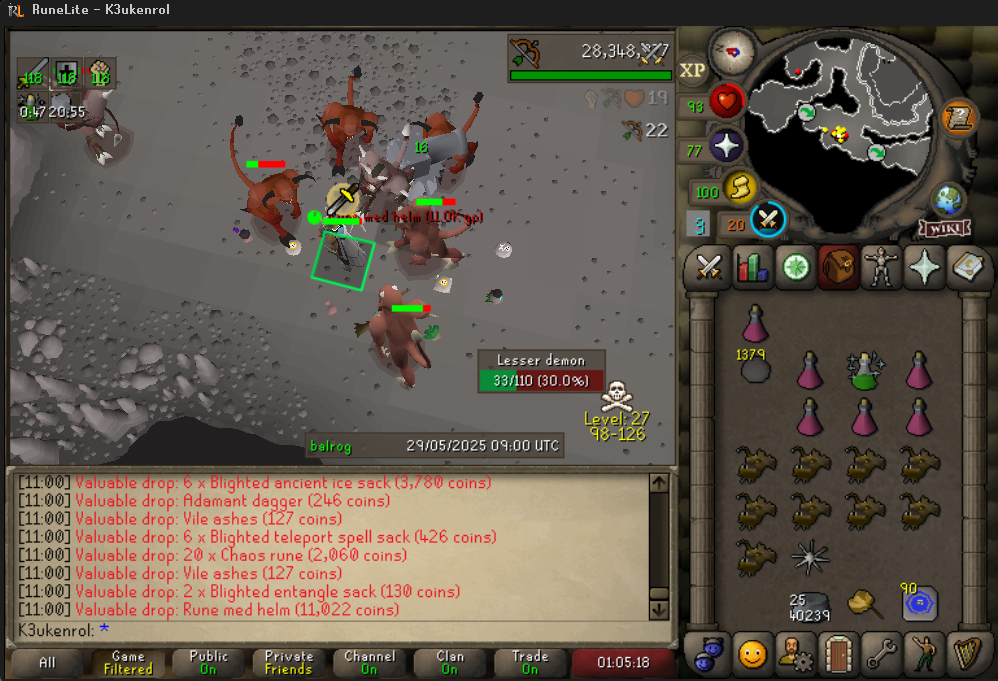The image size is (998, 681).
Task: Activate the Quick Prayers orb
Action: tap(727, 148)
